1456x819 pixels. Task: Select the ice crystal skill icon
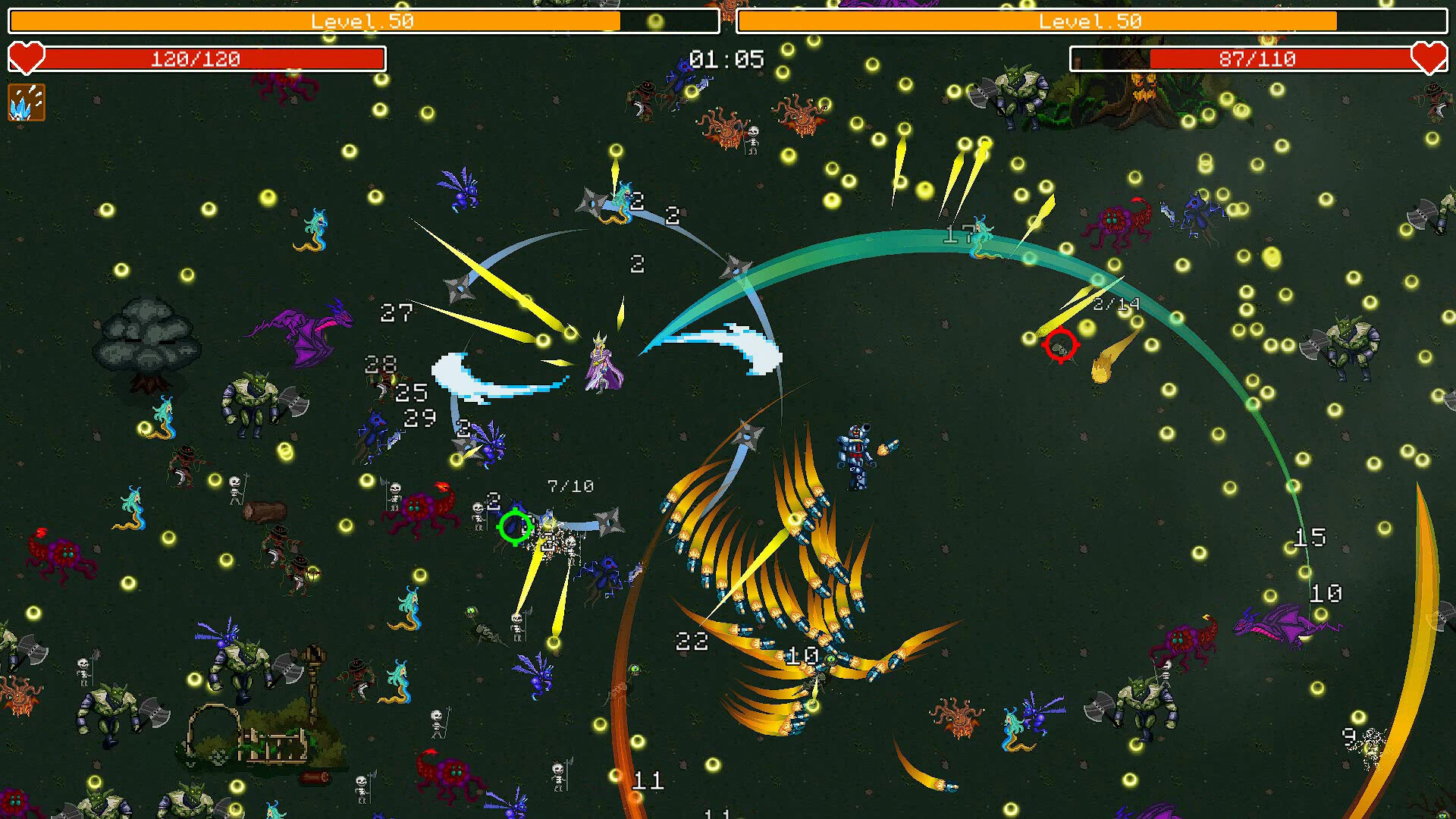27,104
